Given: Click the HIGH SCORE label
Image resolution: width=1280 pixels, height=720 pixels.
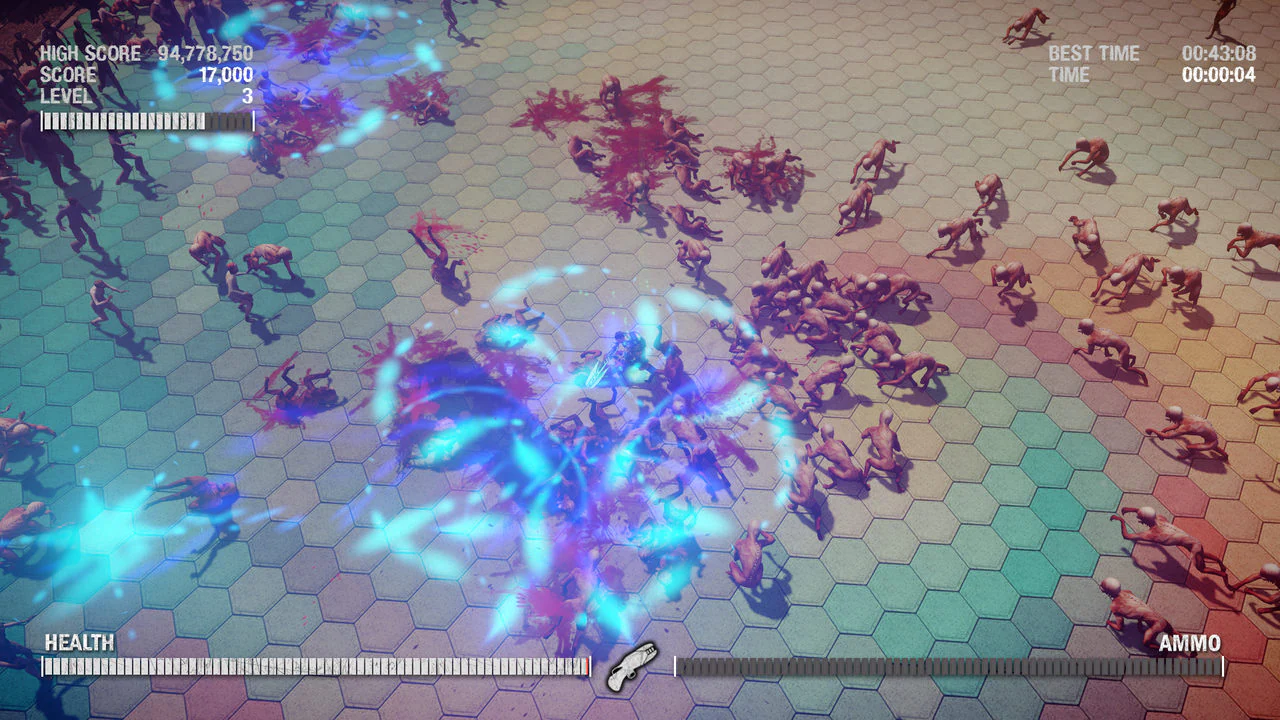Looking at the screenshot, I should click(x=90, y=53).
